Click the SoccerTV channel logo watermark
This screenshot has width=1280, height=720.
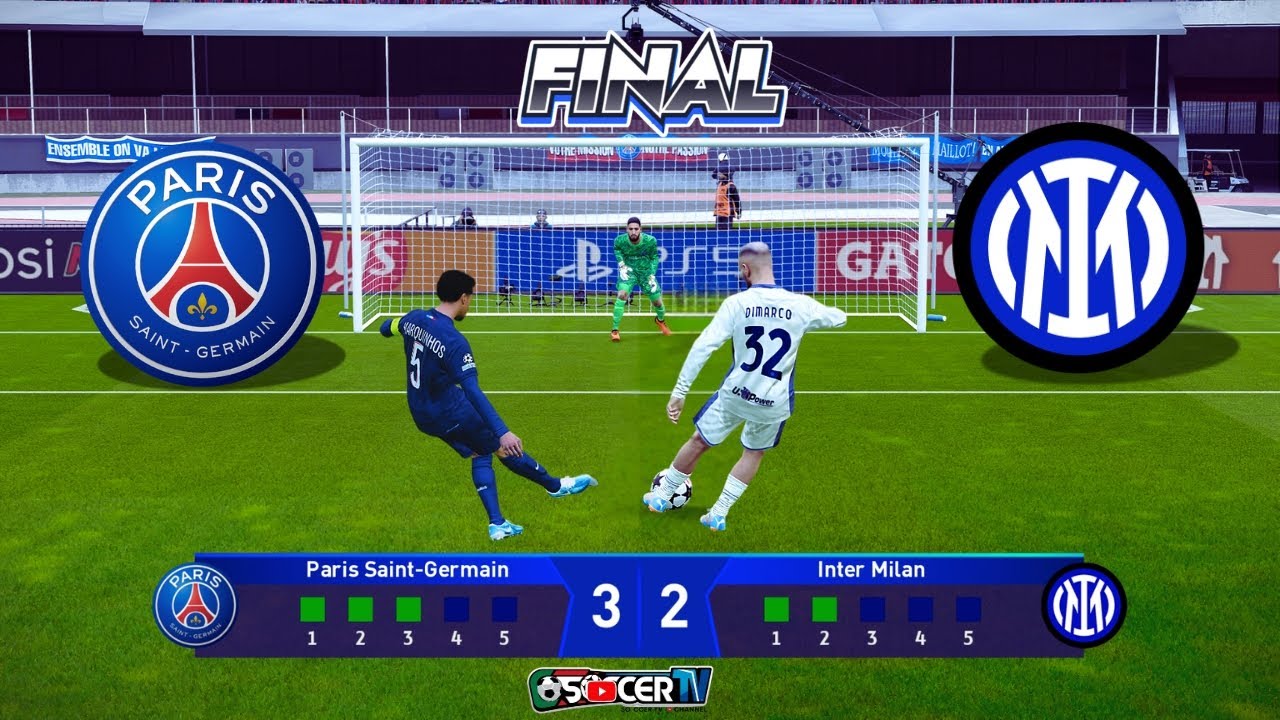click(620, 688)
